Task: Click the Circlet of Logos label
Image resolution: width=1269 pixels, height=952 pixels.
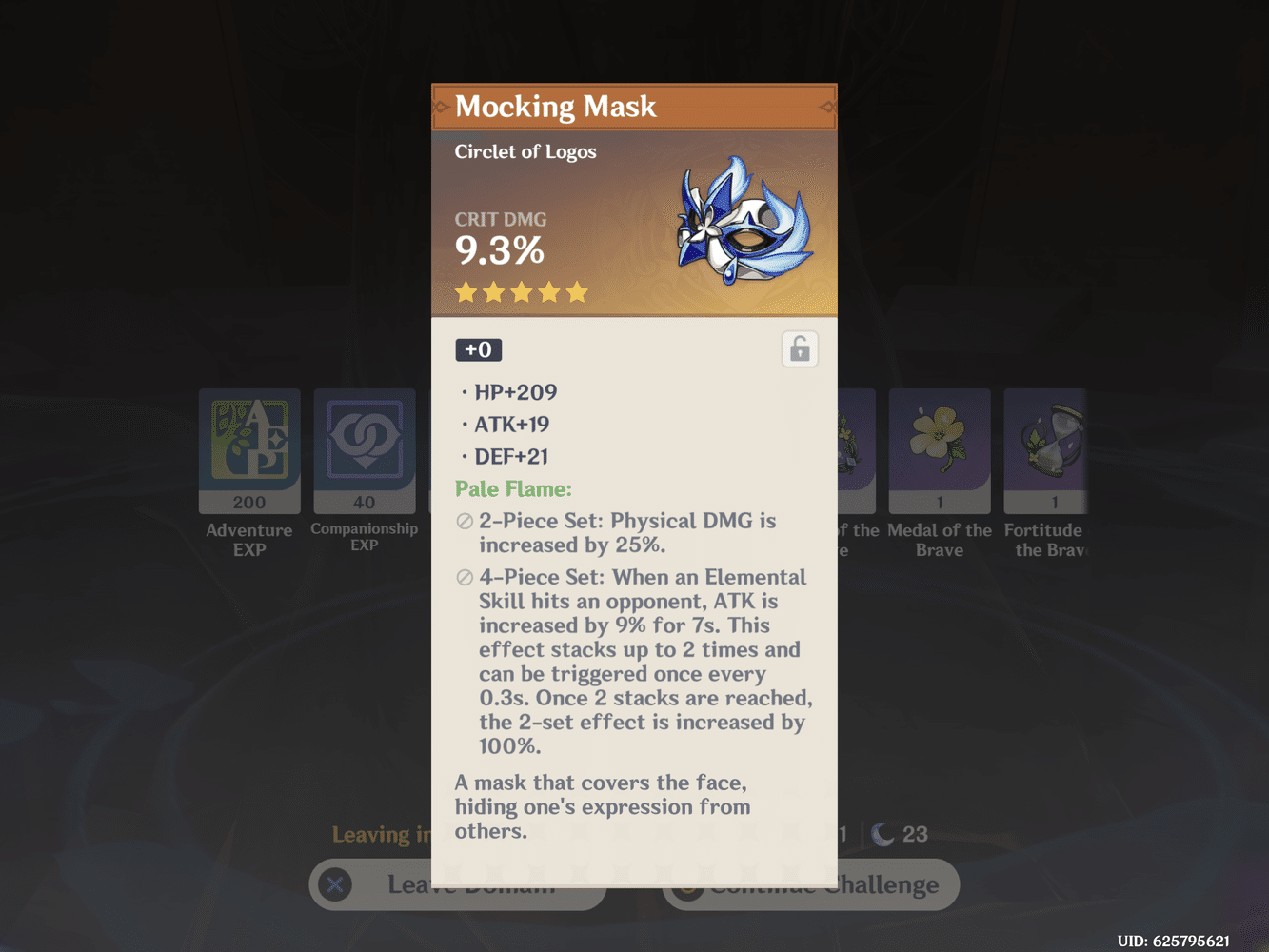Action: click(x=525, y=151)
